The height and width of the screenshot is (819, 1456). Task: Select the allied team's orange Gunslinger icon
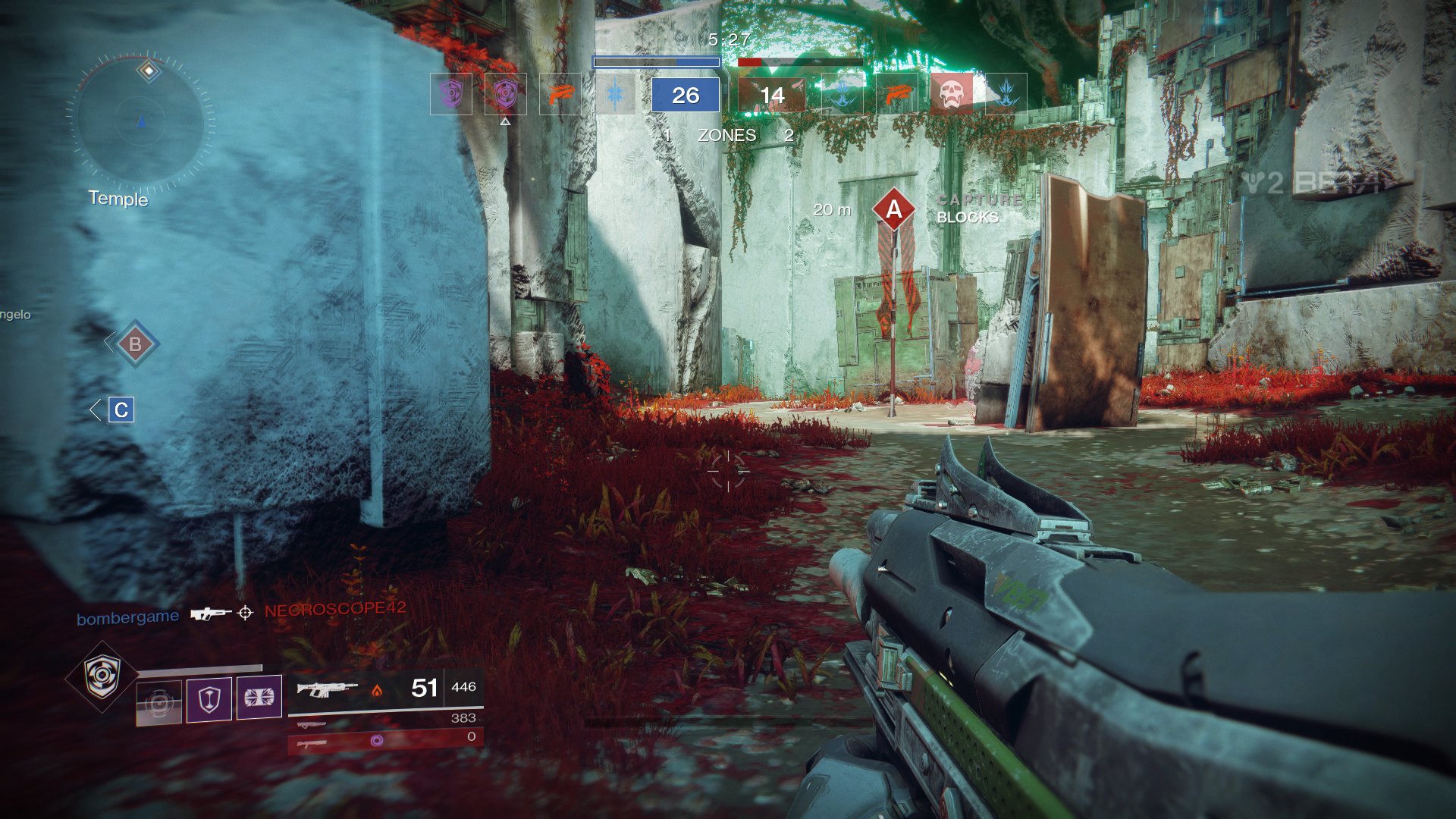(x=560, y=94)
